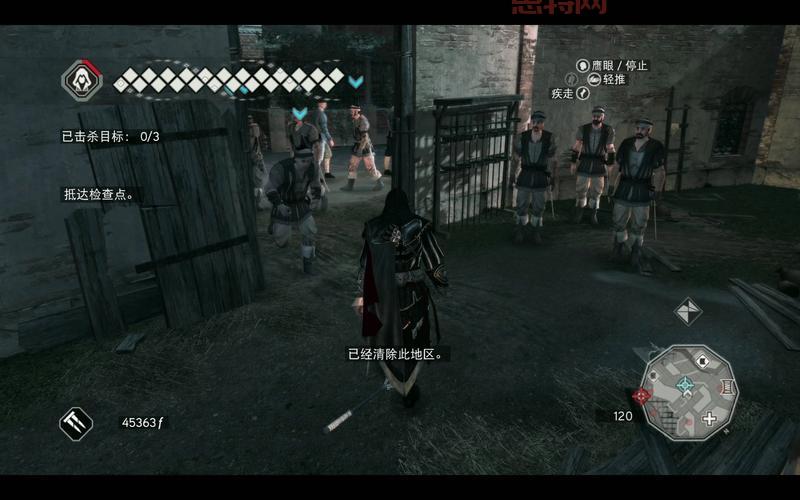Select the throwing knives weapon icon
Viewport: 800px width, 500px height.
point(76,423)
